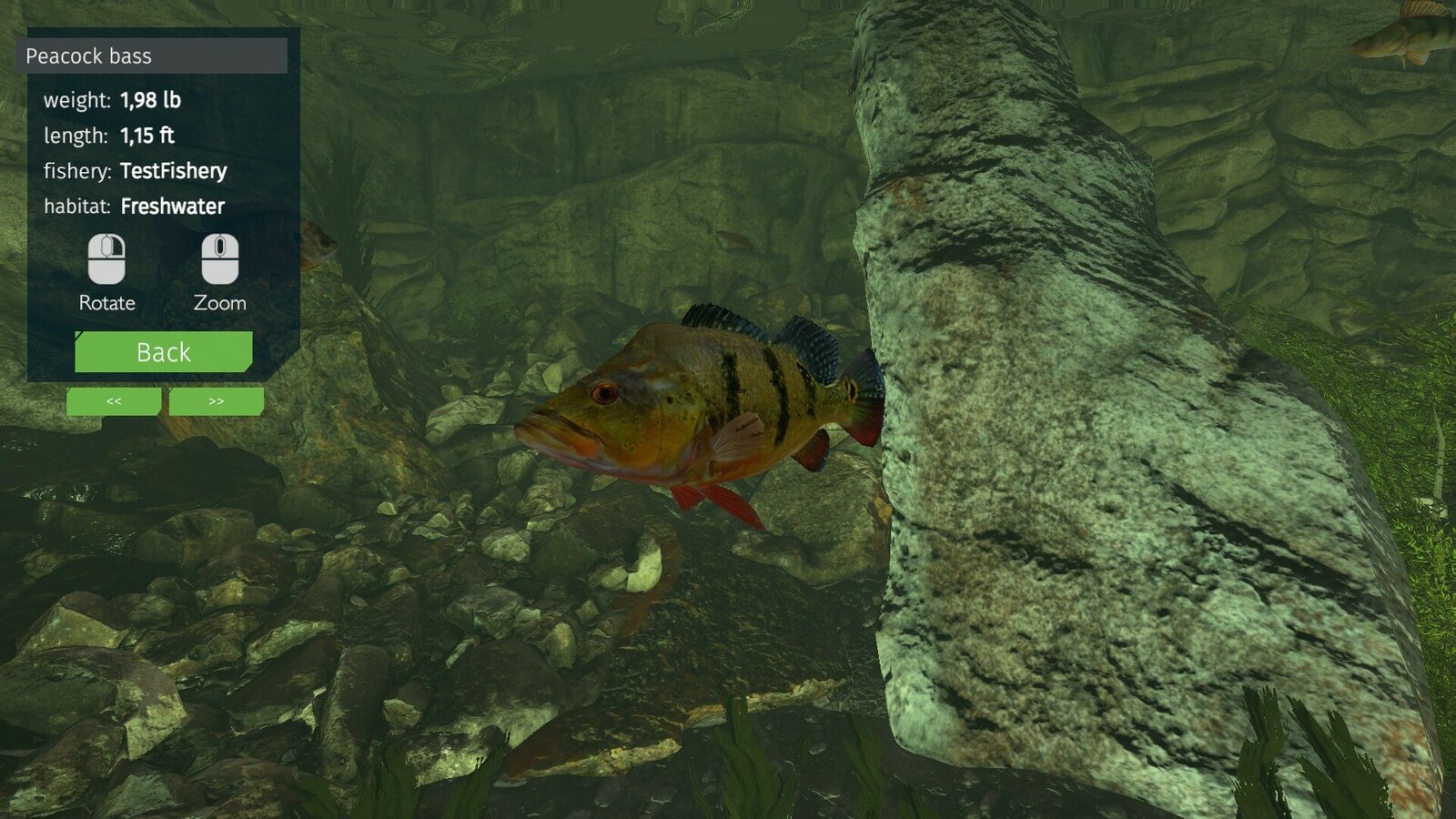The width and height of the screenshot is (1456, 819).
Task: Select the length value 1,15 ft
Action: [x=148, y=136]
